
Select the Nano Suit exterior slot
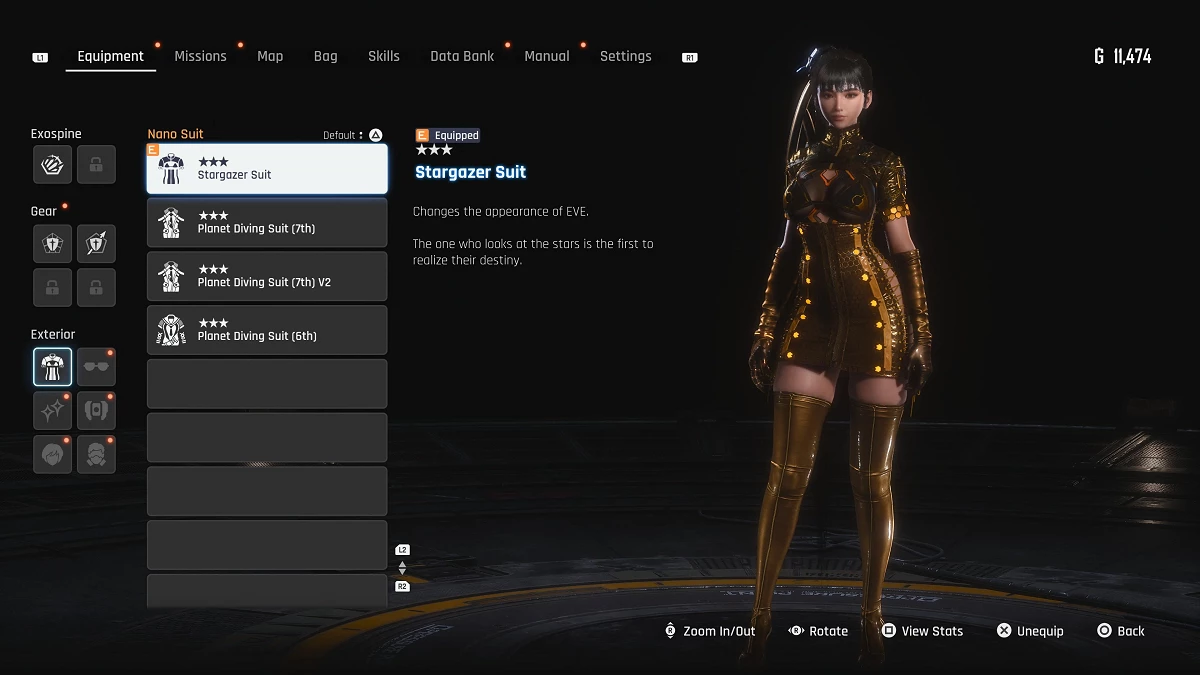coord(52,367)
